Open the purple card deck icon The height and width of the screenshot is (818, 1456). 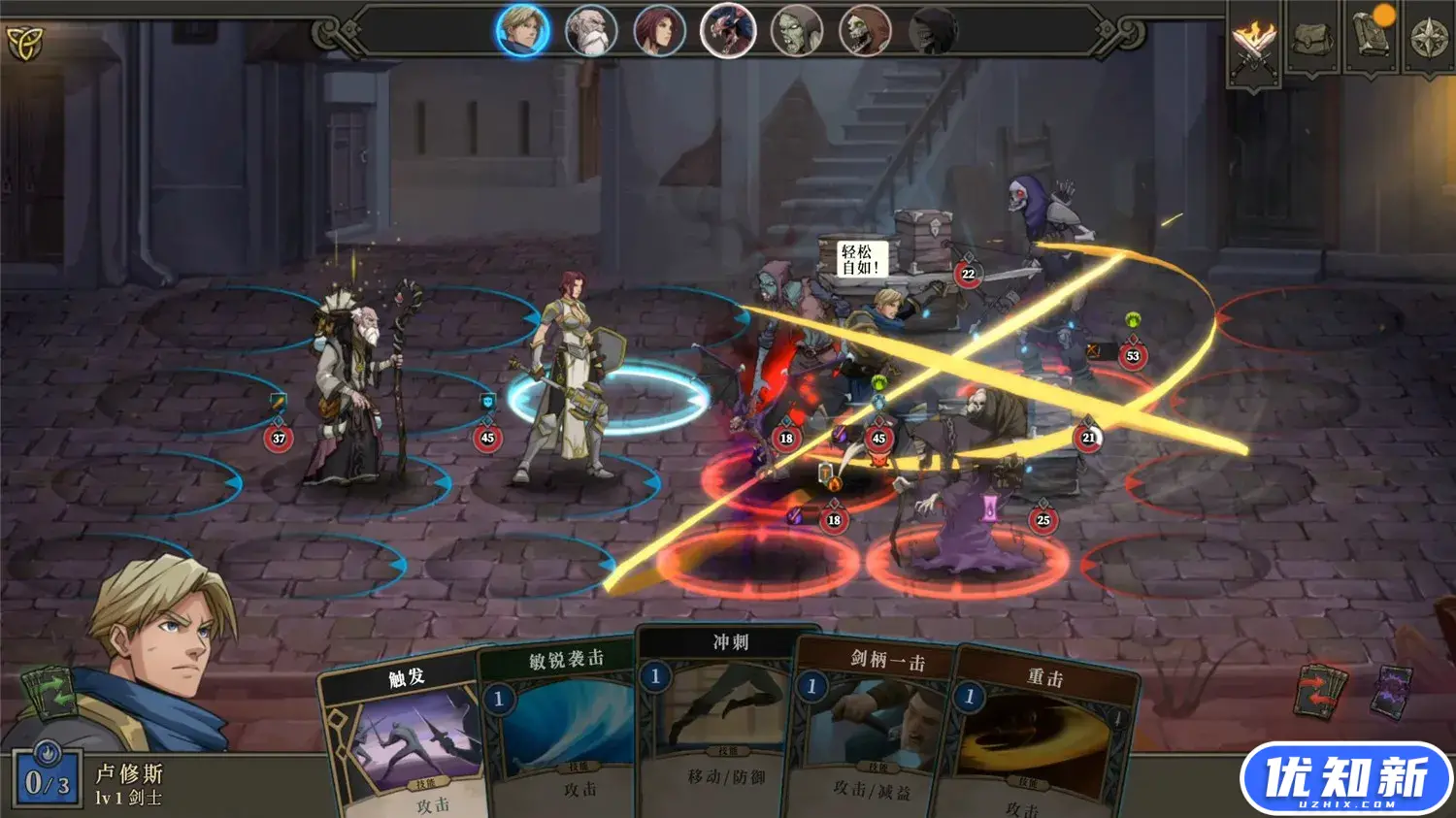click(x=1393, y=691)
